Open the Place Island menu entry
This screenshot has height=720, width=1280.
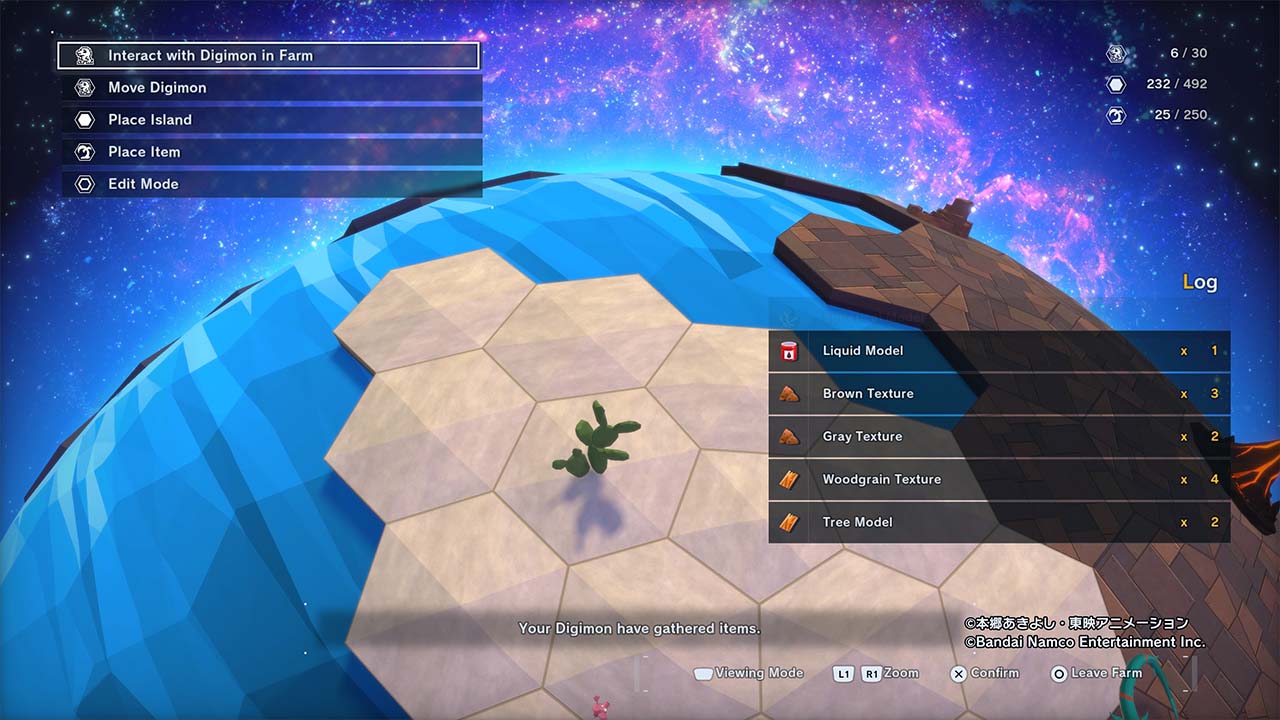pos(270,120)
